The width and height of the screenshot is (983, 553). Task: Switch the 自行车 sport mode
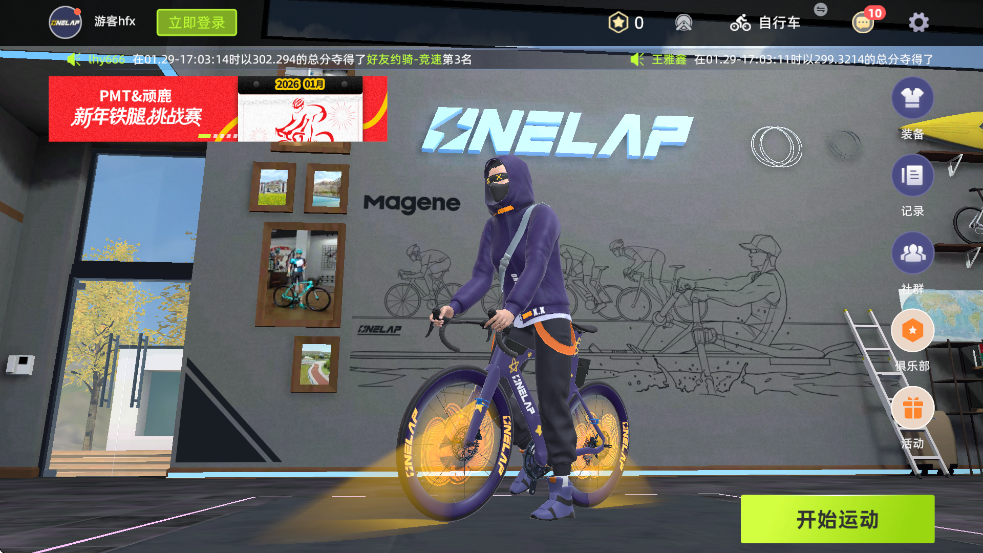click(766, 22)
